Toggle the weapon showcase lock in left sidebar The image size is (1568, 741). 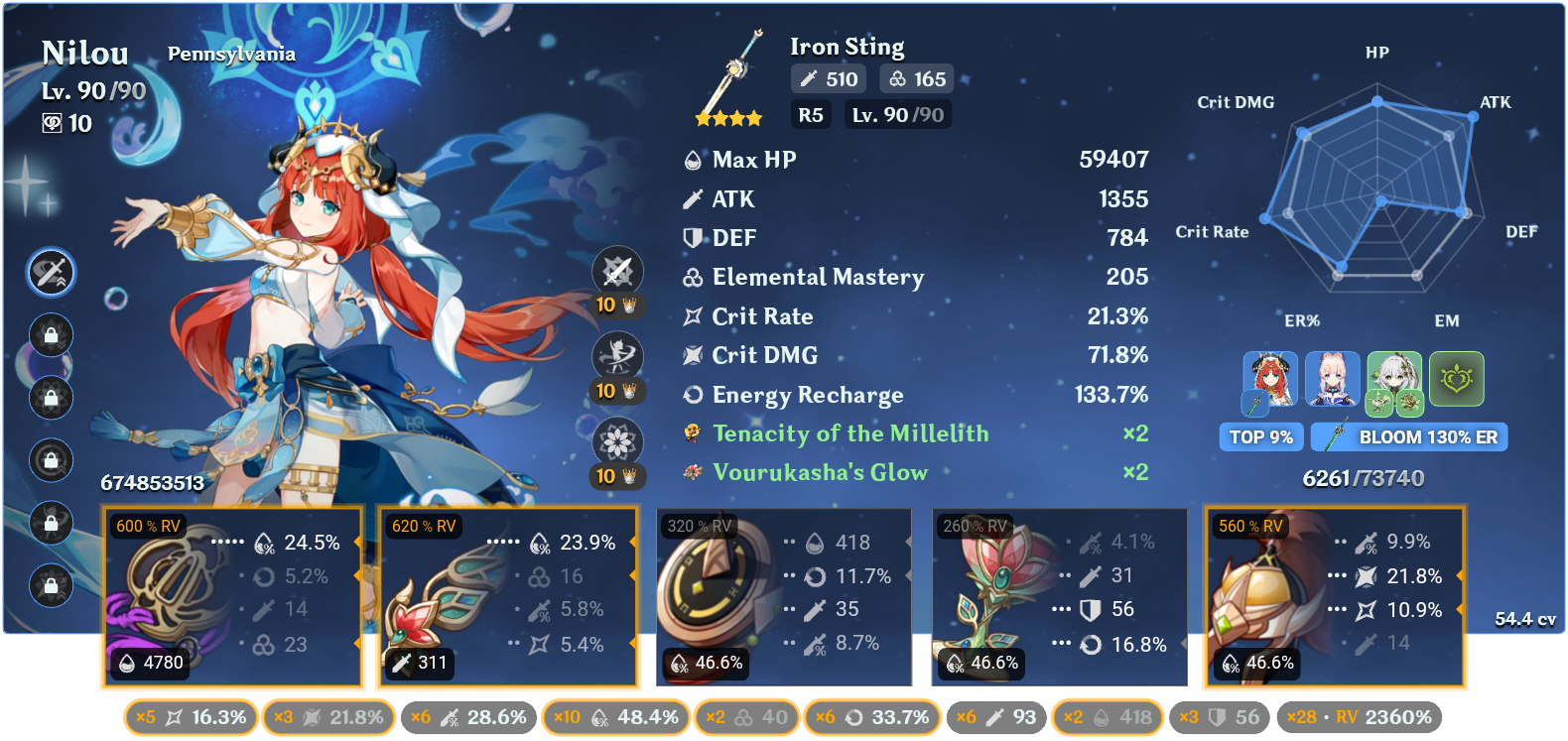coord(50,273)
